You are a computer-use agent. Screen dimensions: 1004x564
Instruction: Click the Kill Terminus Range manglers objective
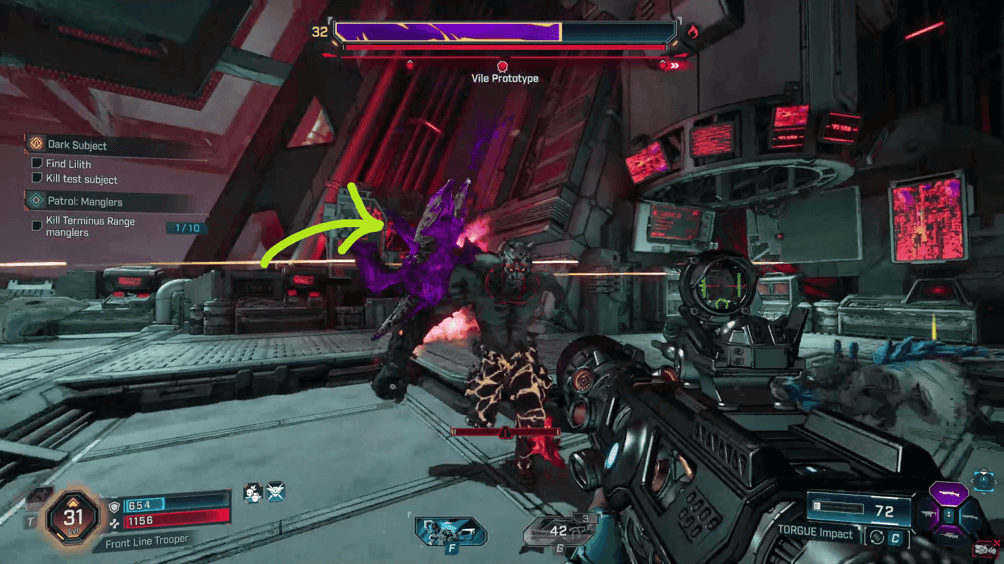(89, 227)
